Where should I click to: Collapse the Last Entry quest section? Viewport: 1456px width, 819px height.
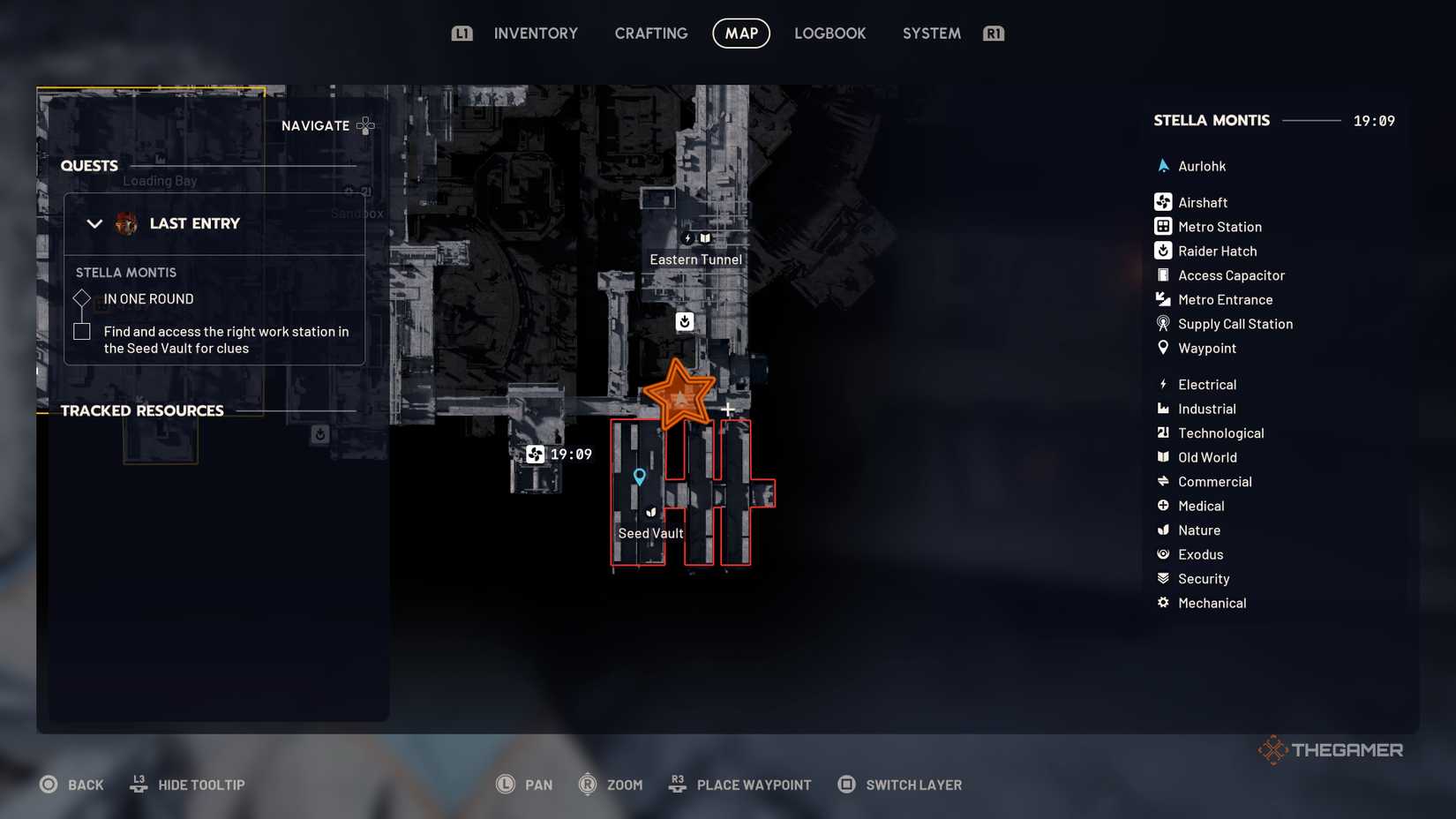[x=94, y=223]
